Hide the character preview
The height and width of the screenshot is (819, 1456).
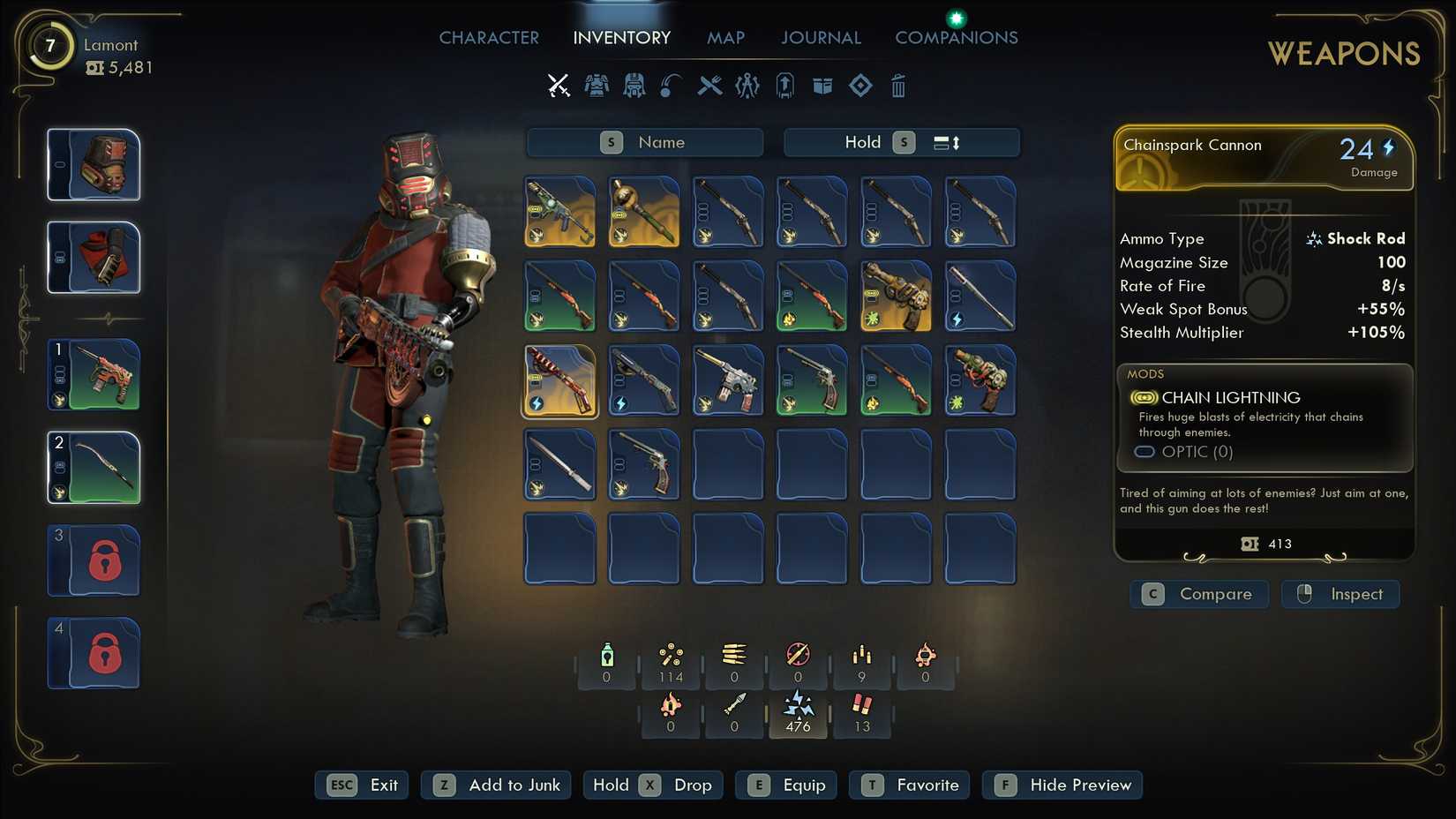pos(1062,785)
